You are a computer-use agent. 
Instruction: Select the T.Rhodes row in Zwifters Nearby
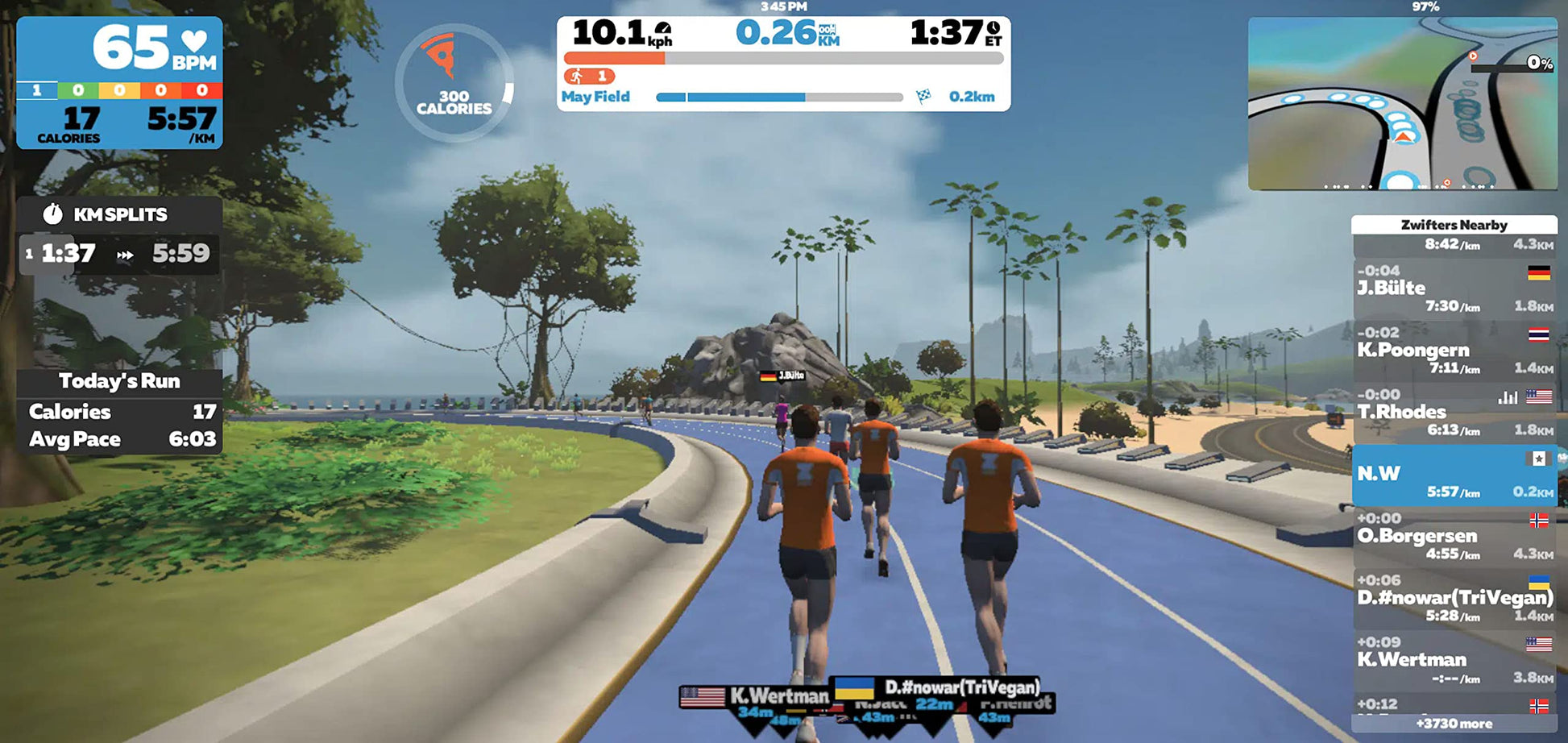coord(1454,412)
